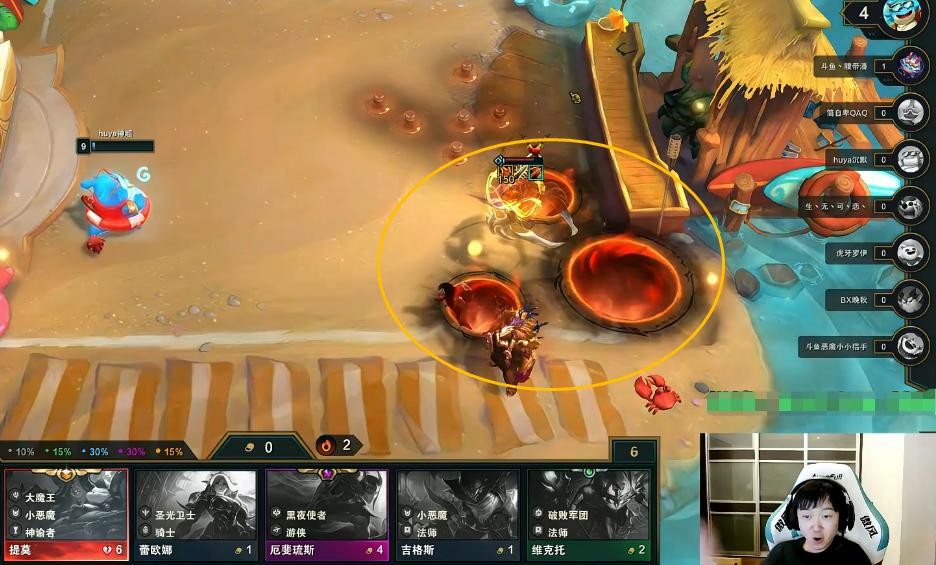Spectate player 生、无、可、恋、
This screenshot has height=565, width=936.
point(911,207)
